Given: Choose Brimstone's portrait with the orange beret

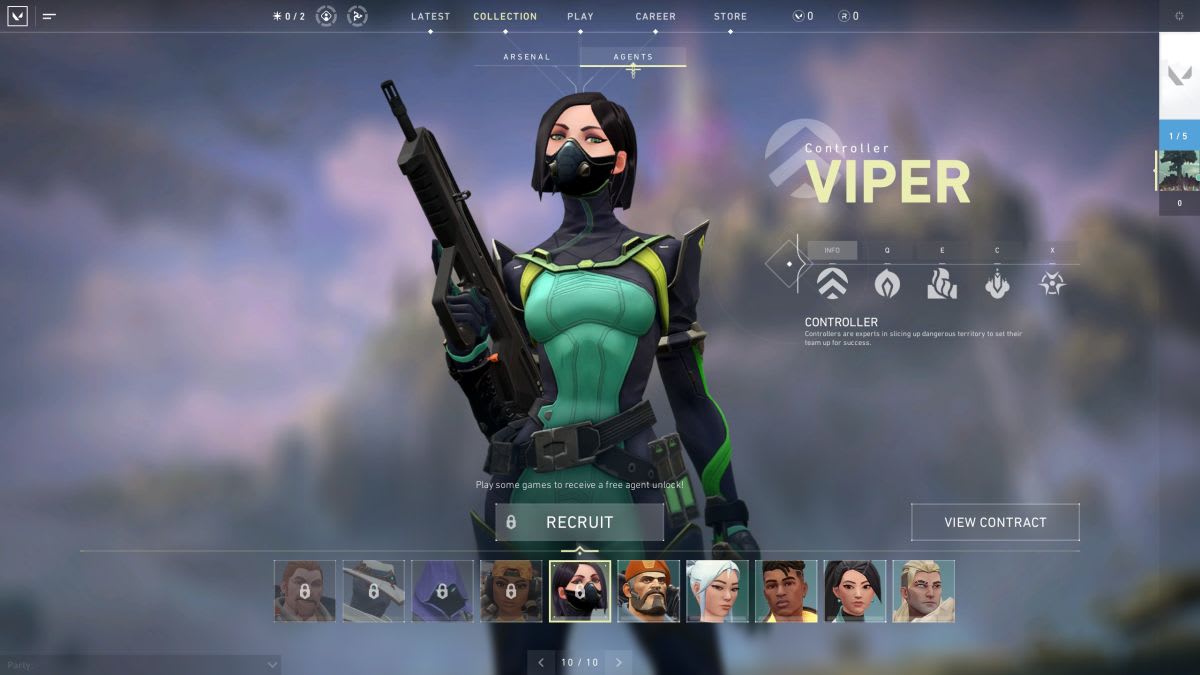Looking at the screenshot, I should click(x=648, y=591).
